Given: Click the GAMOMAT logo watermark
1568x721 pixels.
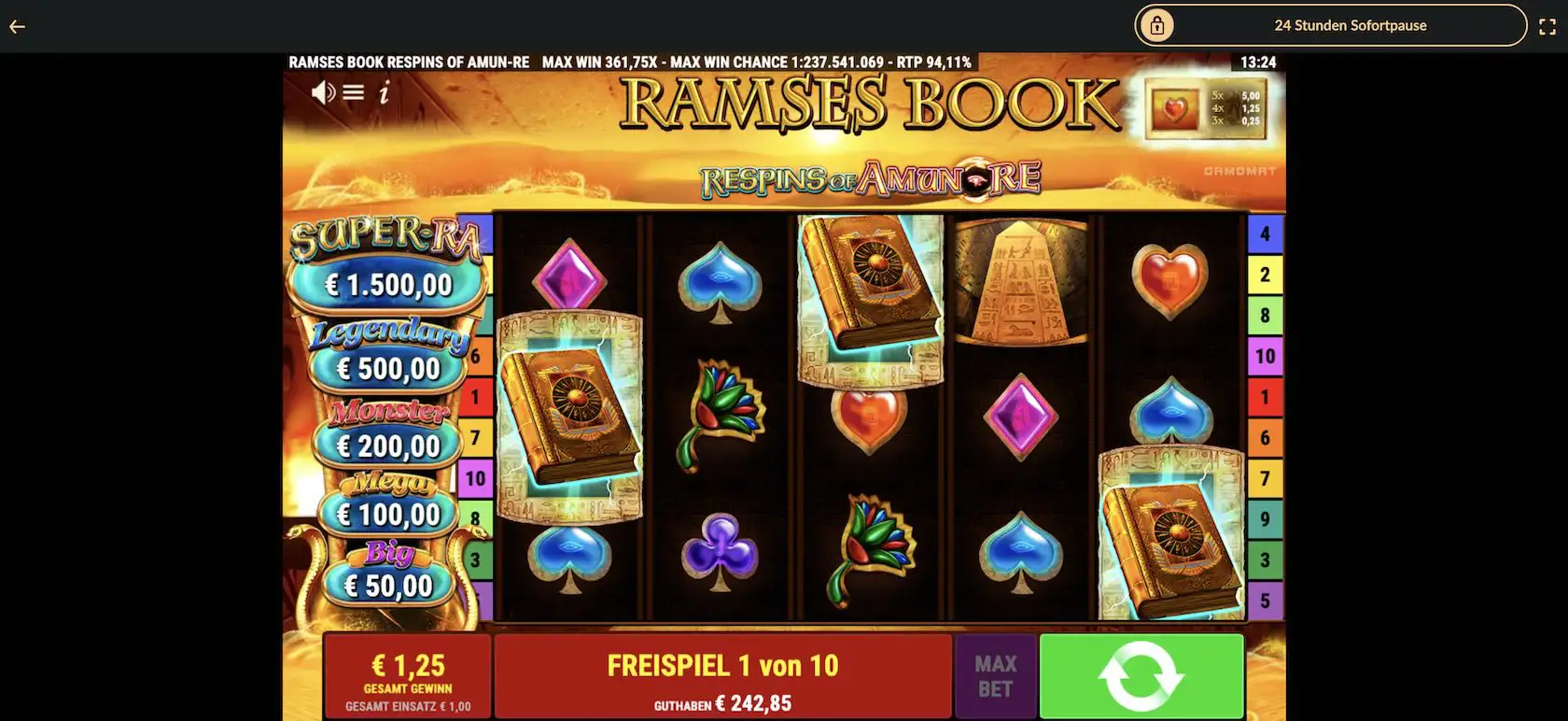Looking at the screenshot, I should (1241, 172).
